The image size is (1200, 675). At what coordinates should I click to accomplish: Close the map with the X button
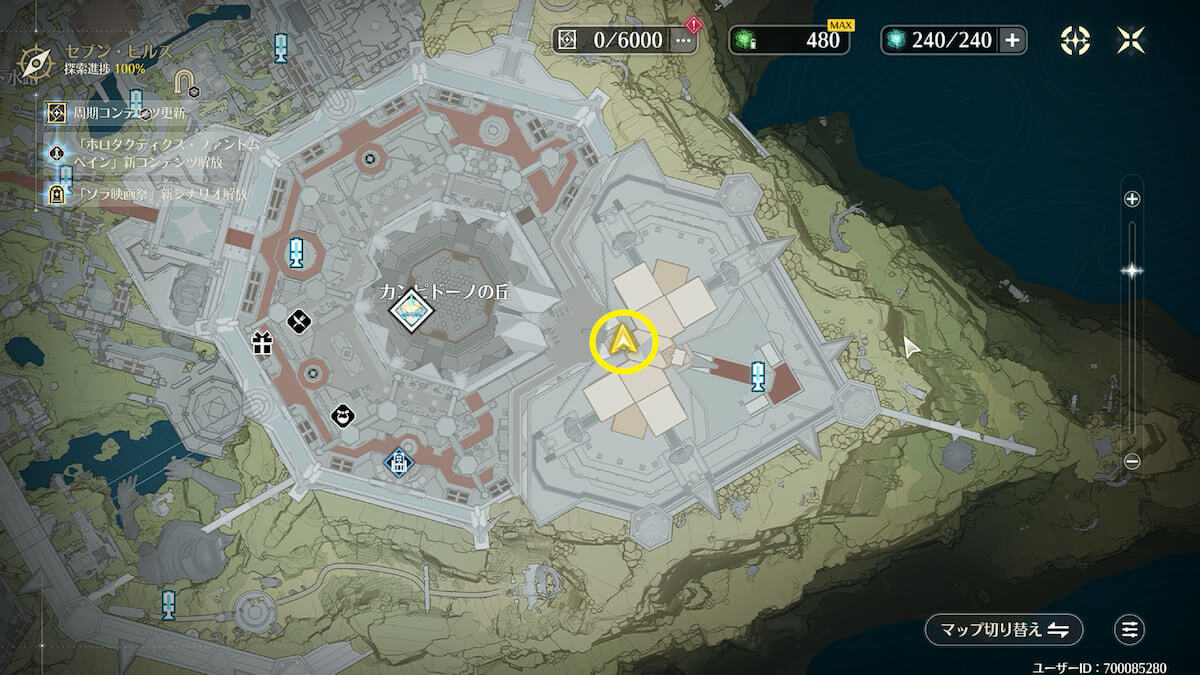click(1131, 40)
